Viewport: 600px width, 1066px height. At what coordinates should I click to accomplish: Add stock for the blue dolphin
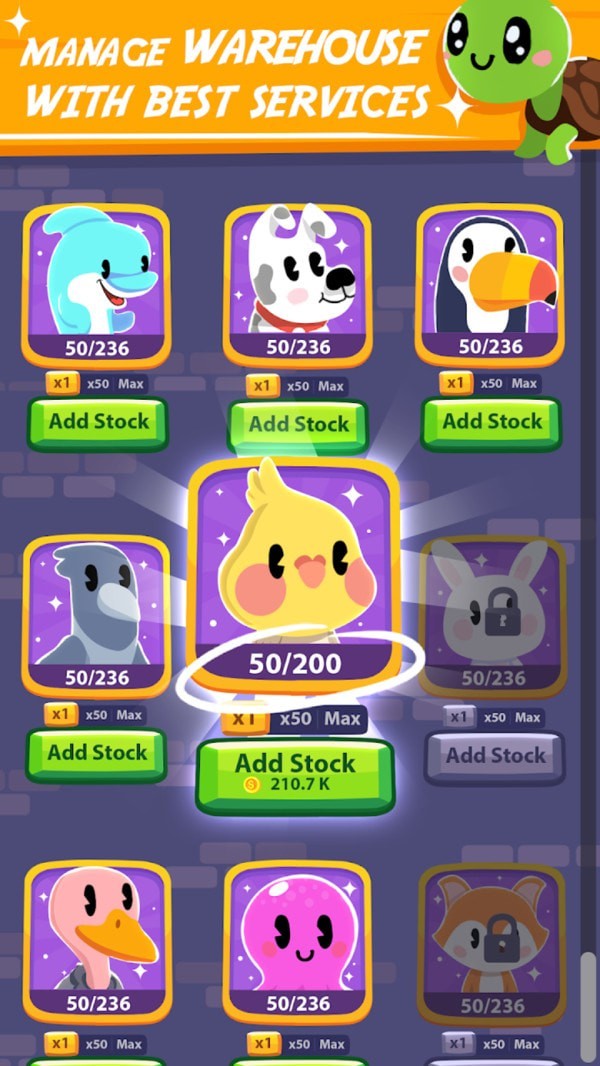click(x=97, y=422)
